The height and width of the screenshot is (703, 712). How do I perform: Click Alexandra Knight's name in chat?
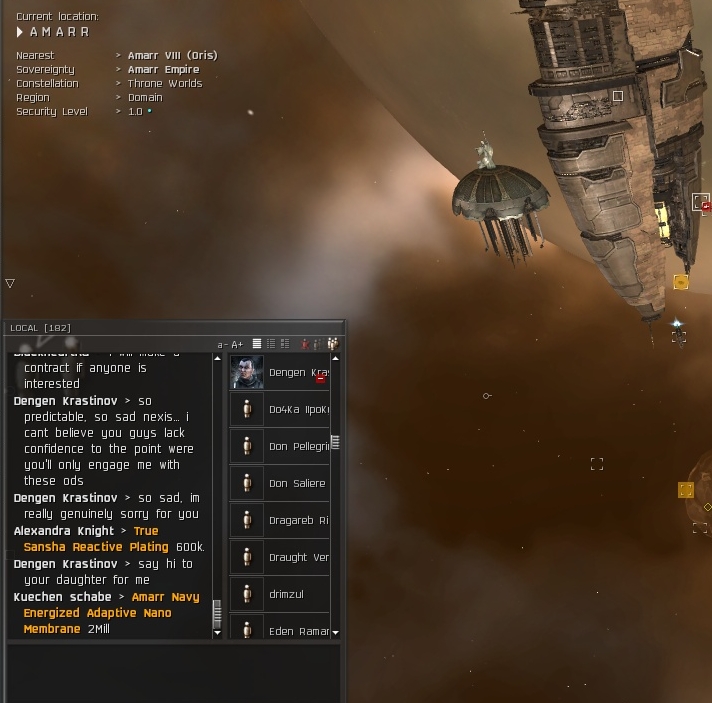[64, 531]
